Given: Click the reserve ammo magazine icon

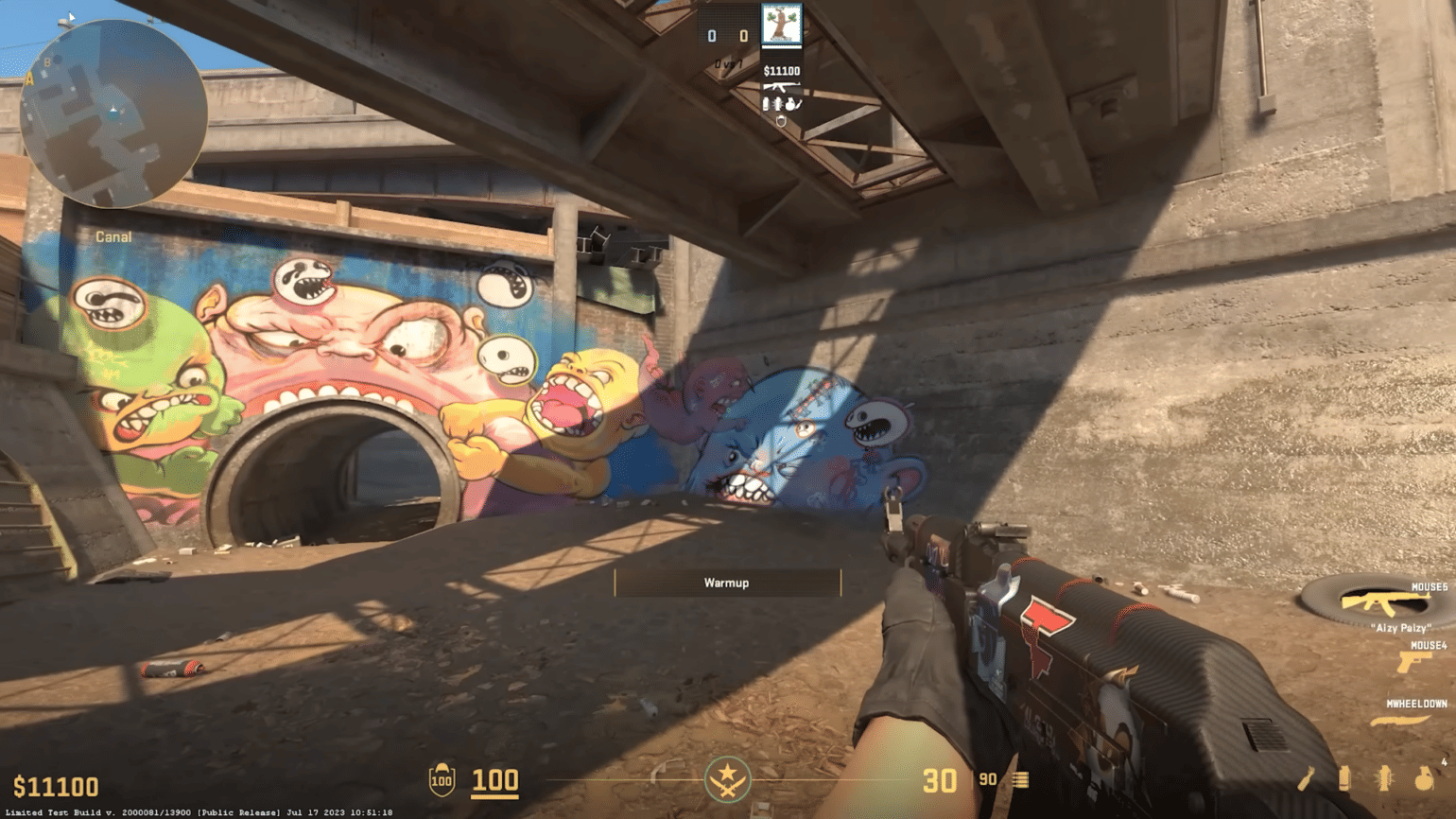Looking at the screenshot, I should click(1020, 780).
